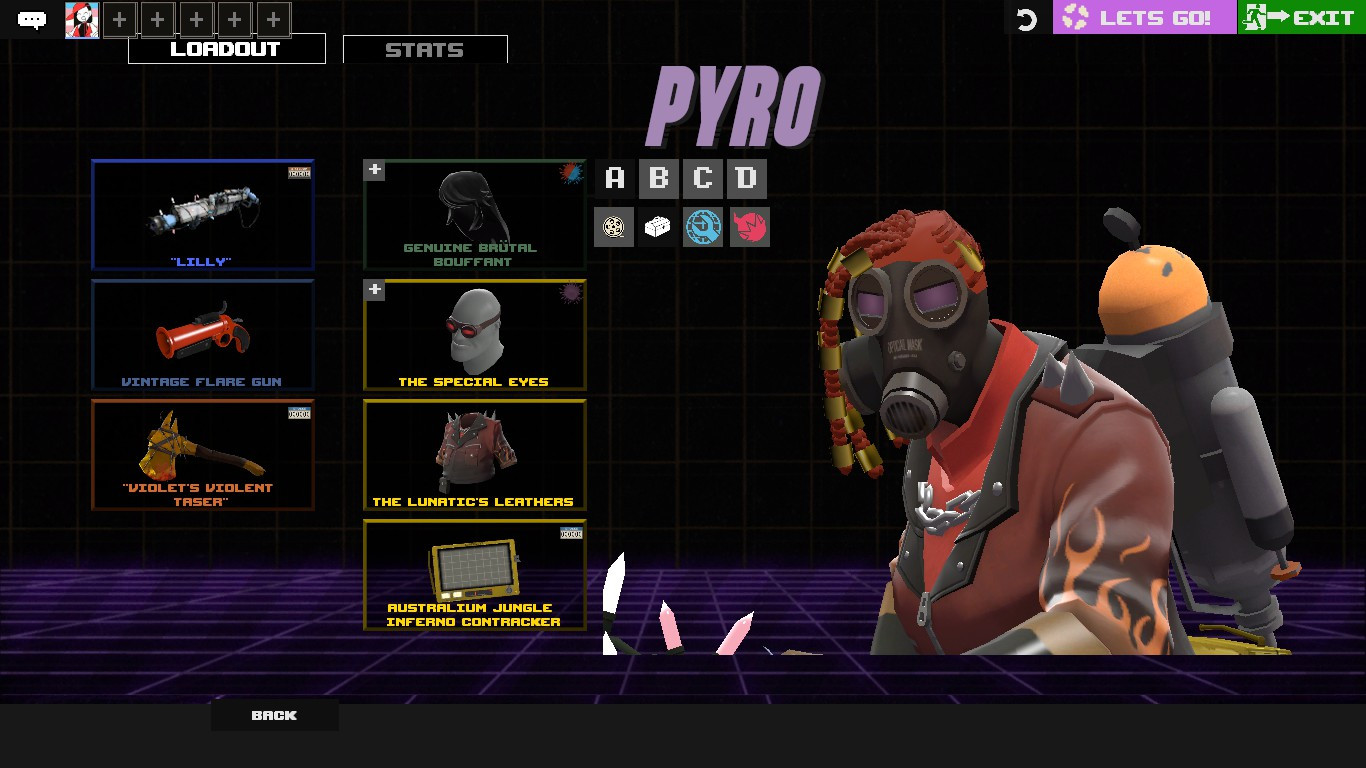Click the EXIT button
The image size is (1366, 768).
tap(1300, 16)
